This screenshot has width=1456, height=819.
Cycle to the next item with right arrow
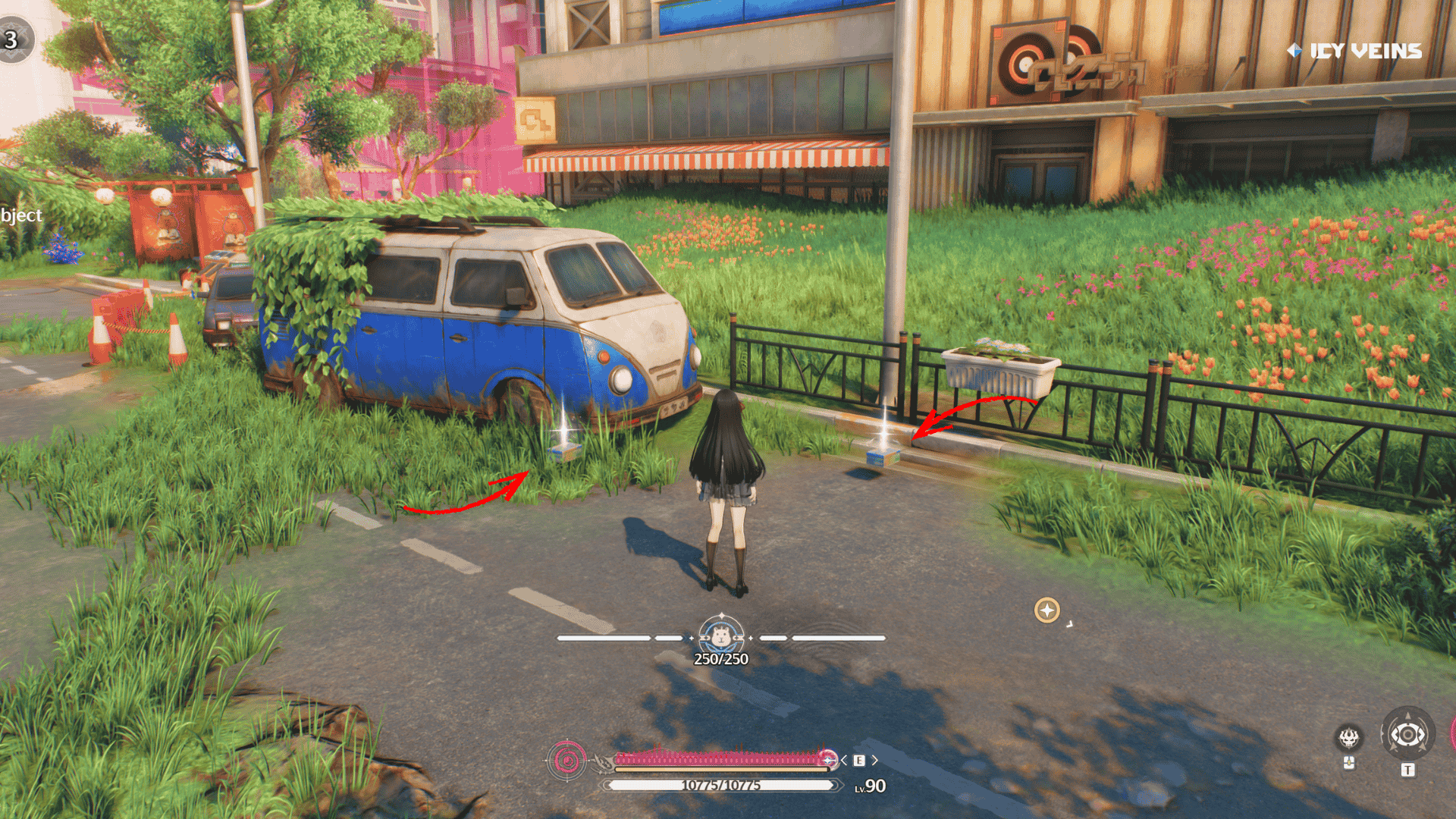click(874, 760)
